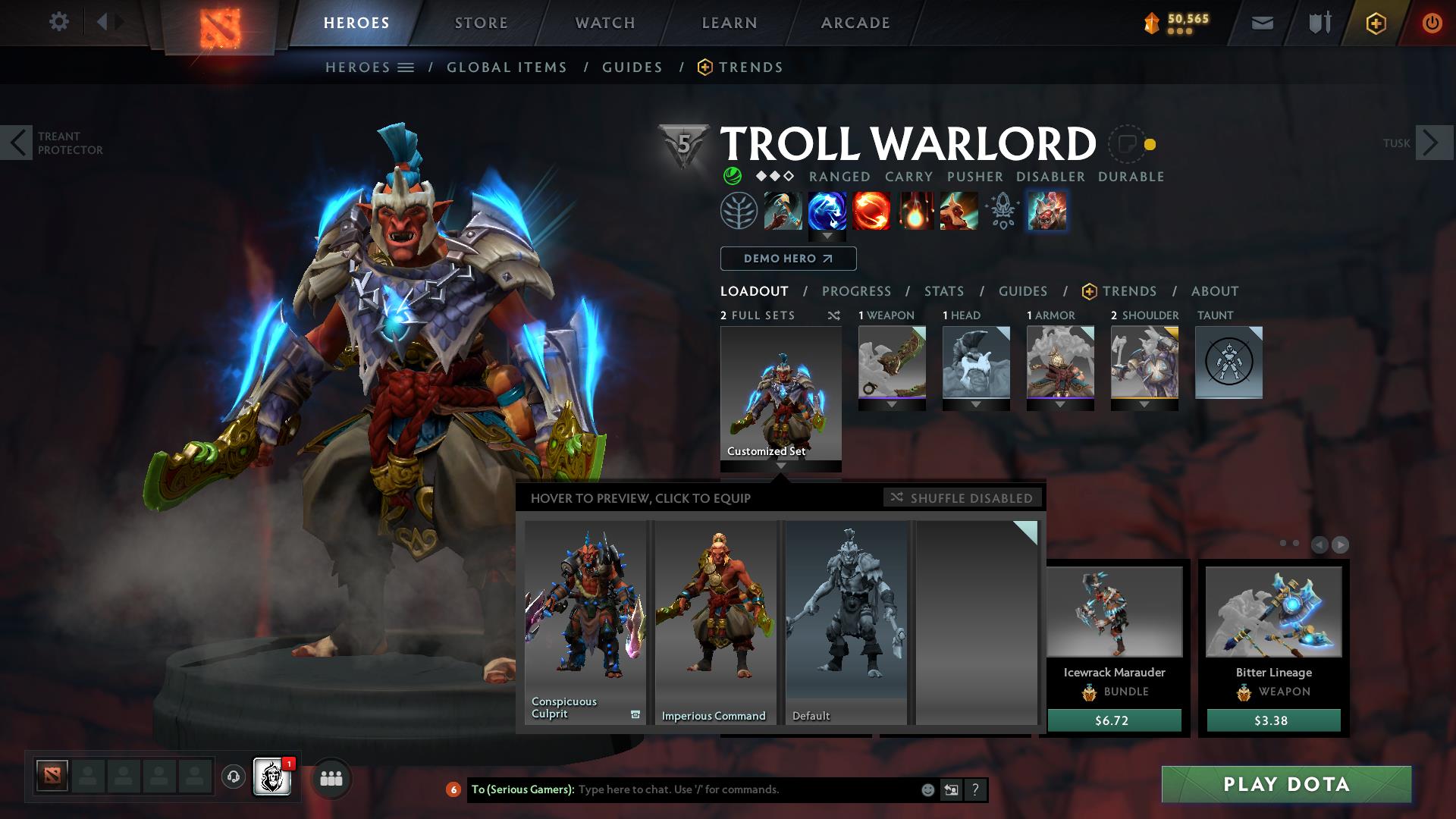The height and width of the screenshot is (819, 1456).
Task: Toggle shuffle next to 2 Full Sets
Action: [x=833, y=315]
